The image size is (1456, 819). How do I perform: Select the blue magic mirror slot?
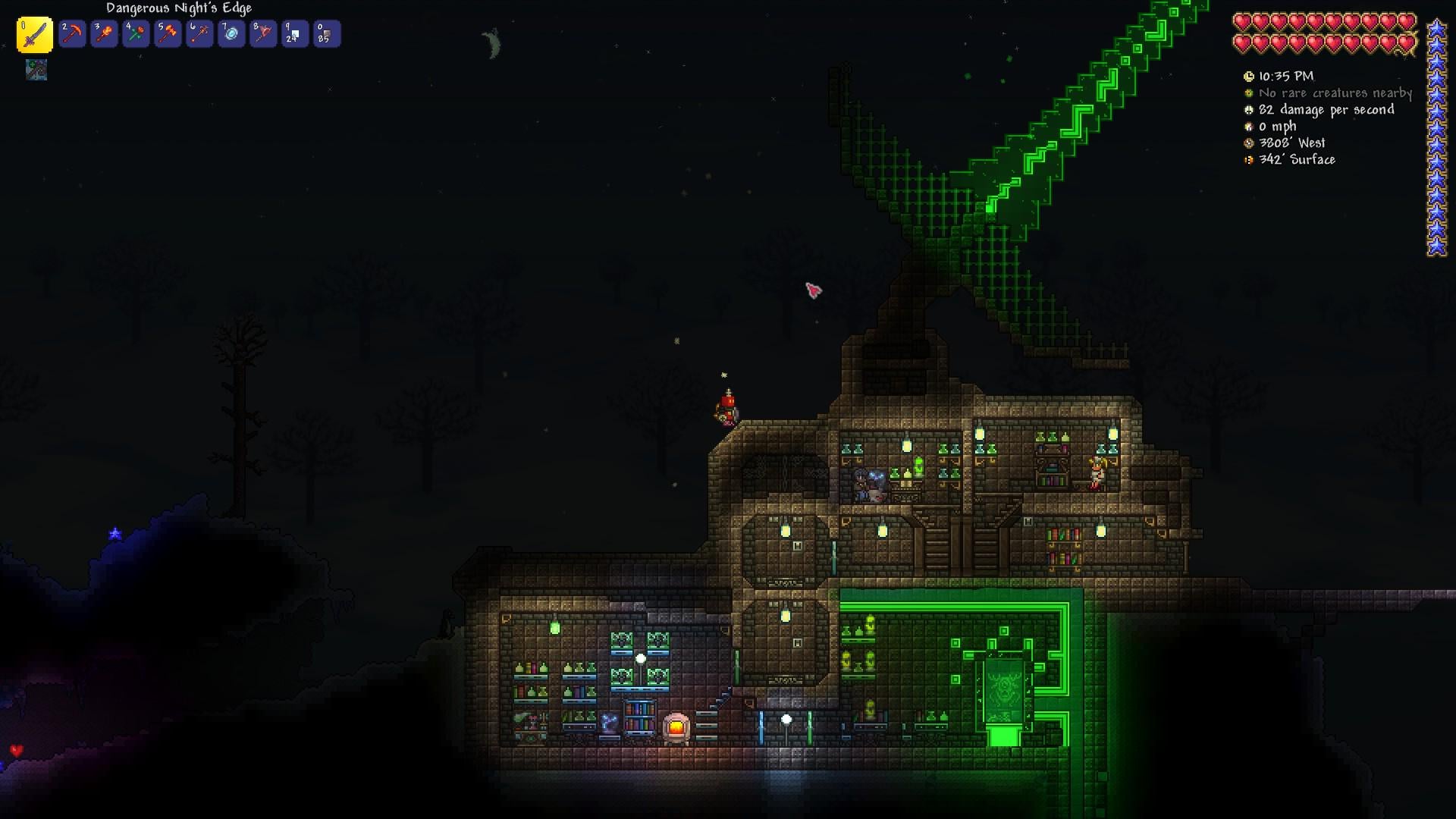tap(231, 34)
